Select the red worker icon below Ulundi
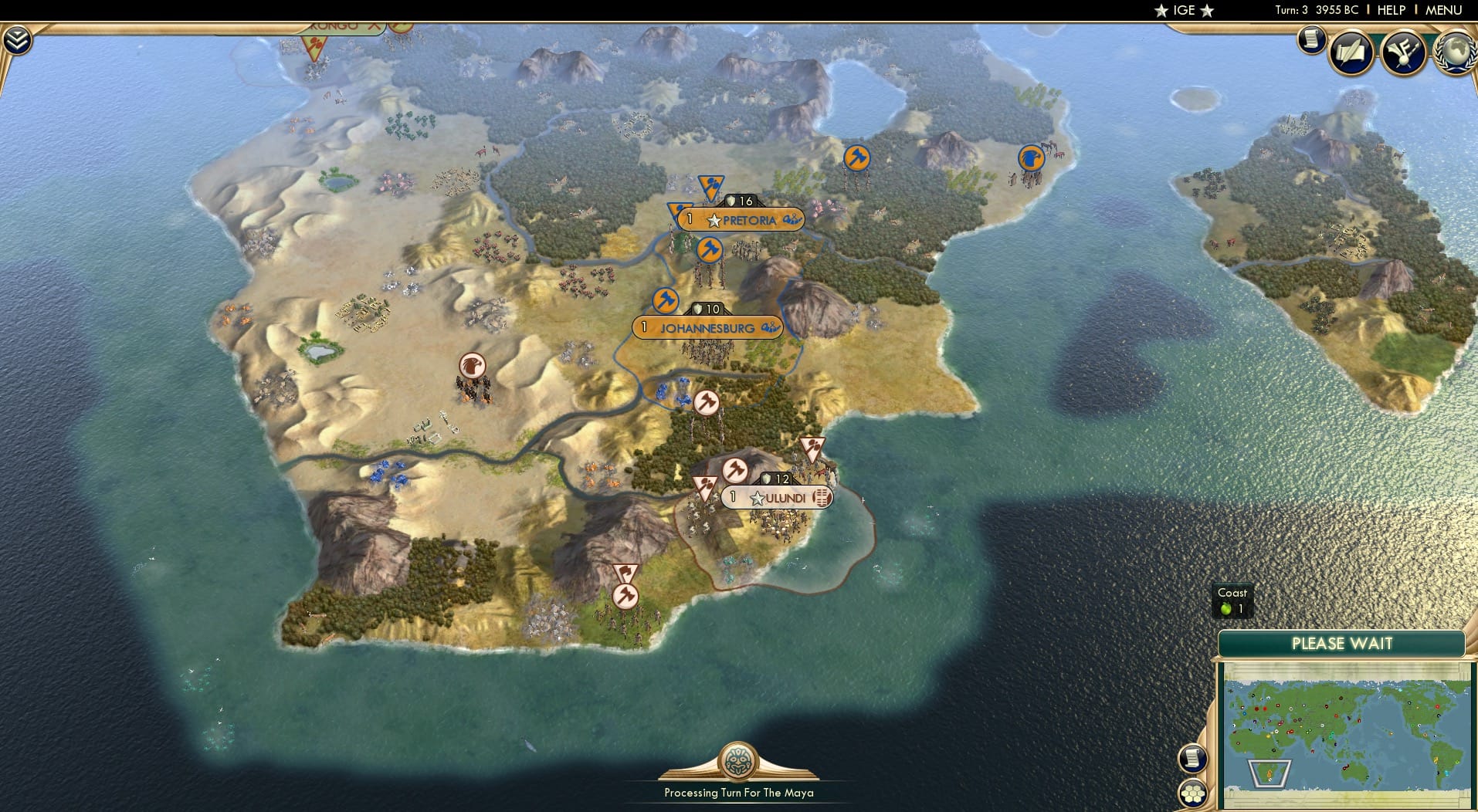1478x812 pixels. coord(625,594)
